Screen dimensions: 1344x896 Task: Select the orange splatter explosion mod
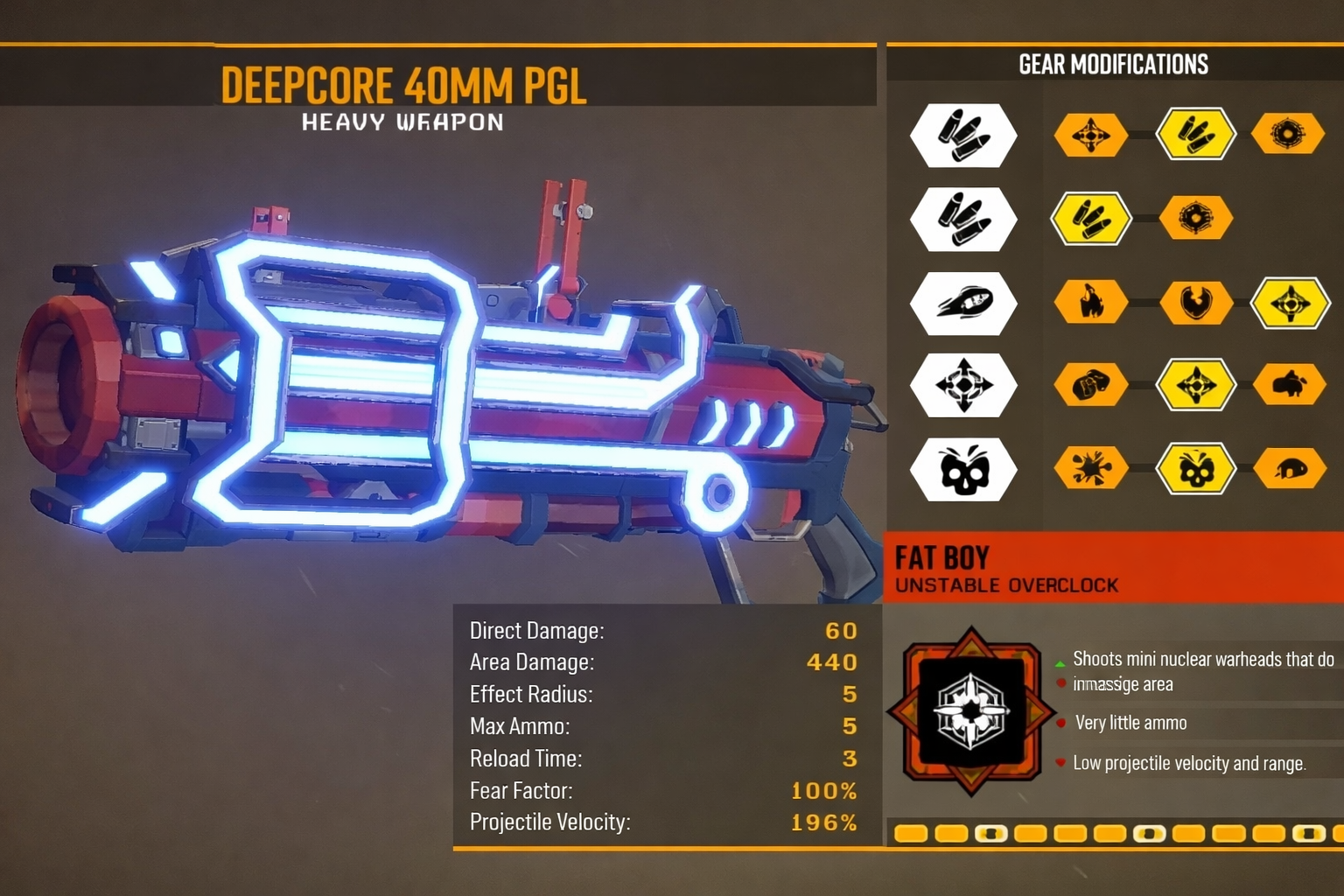(1090, 469)
